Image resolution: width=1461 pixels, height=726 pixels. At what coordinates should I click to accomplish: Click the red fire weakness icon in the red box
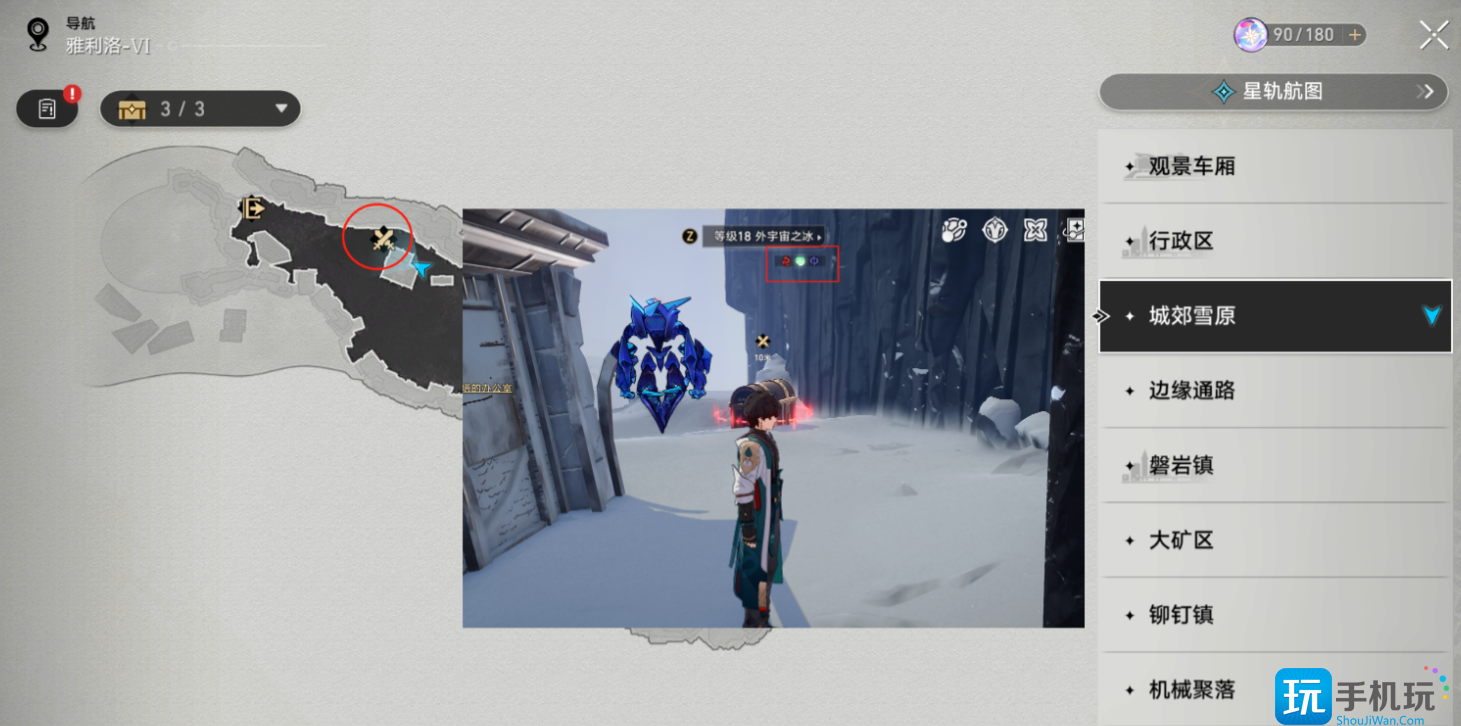click(785, 262)
